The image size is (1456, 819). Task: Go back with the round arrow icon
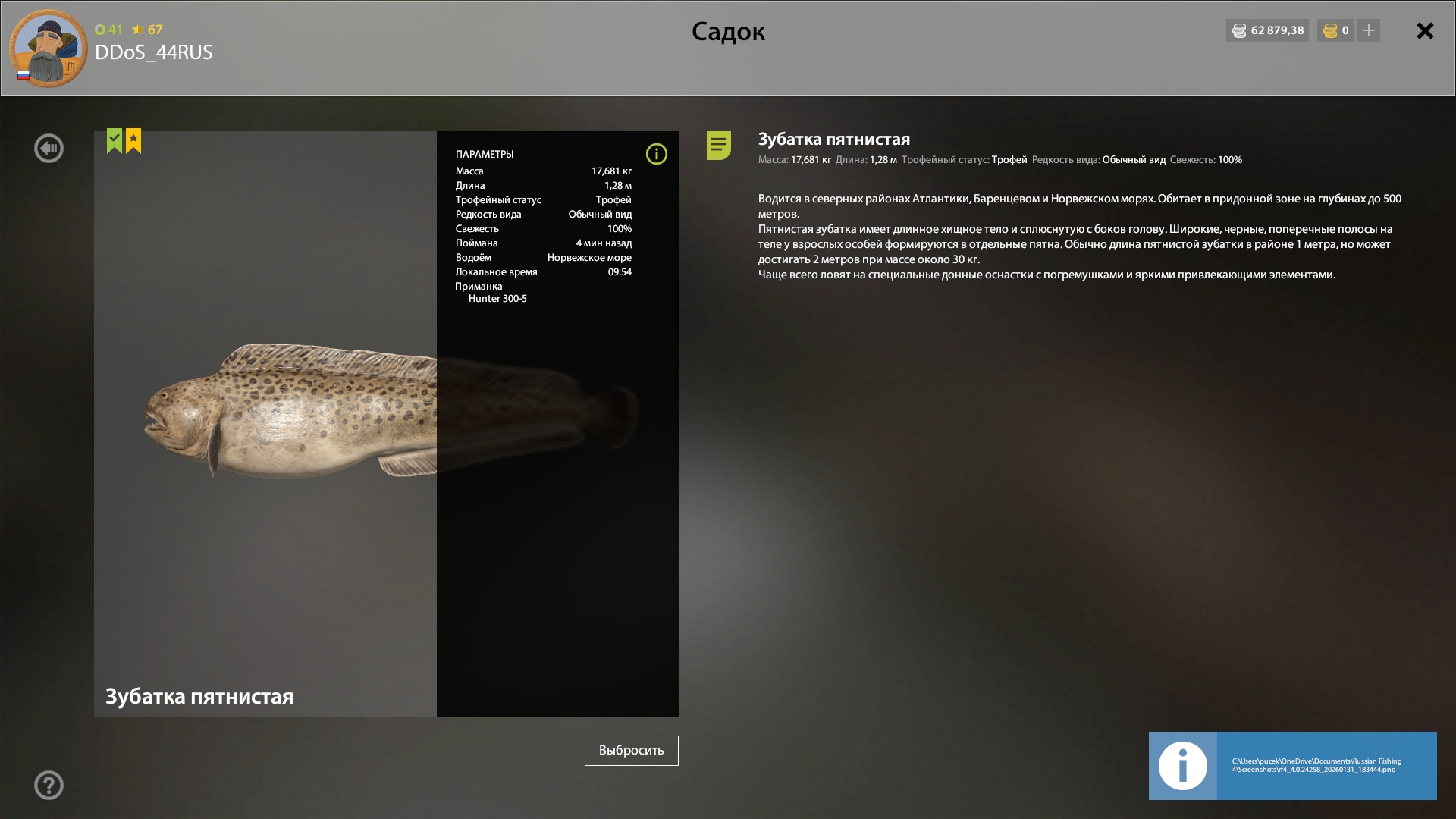click(x=49, y=149)
